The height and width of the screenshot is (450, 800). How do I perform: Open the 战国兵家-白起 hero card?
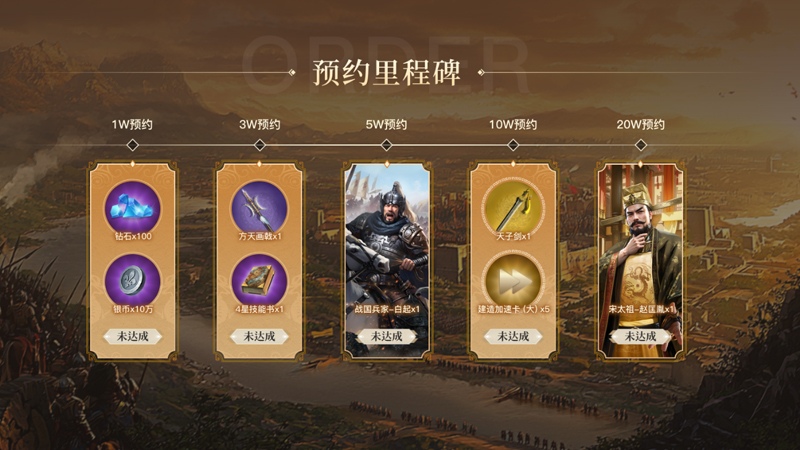click(x=386, y=250)
